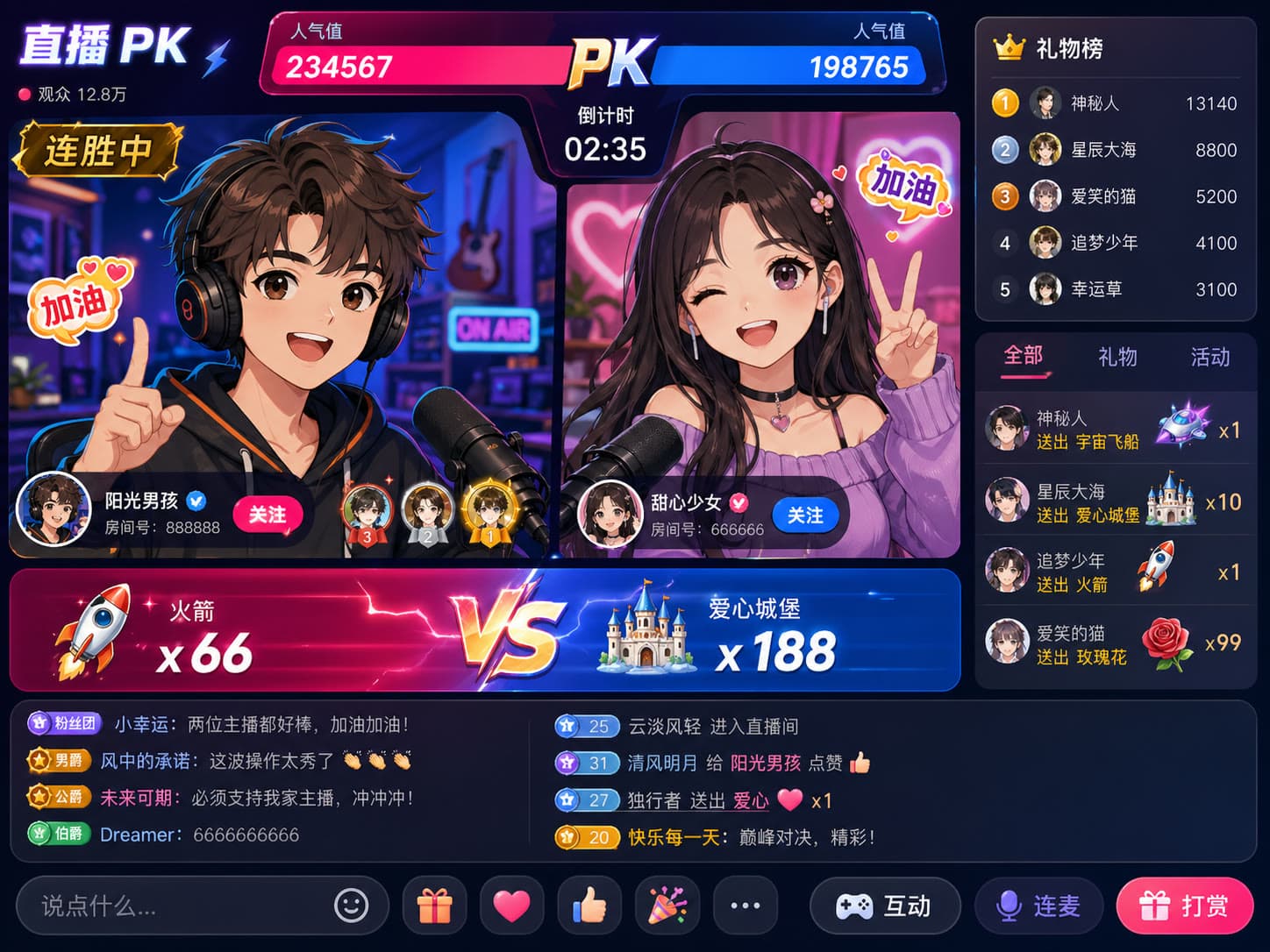The width and height of the screenshot is (1270, 952).
Task: Select the 全部 tab in the gift feed
Action: point(1024,358)
